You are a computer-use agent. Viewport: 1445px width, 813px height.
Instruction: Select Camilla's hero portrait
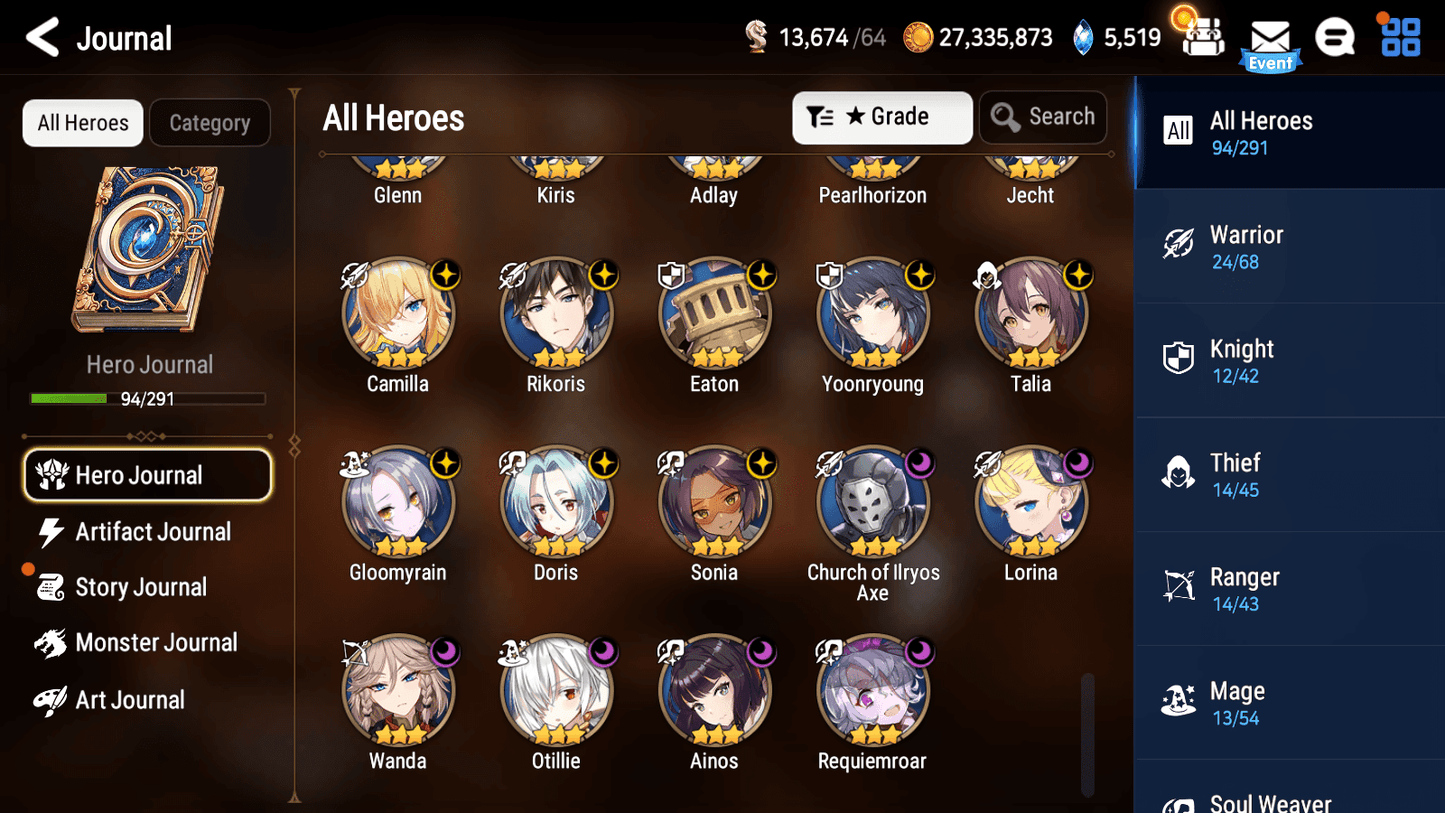(x=398, y=312)
